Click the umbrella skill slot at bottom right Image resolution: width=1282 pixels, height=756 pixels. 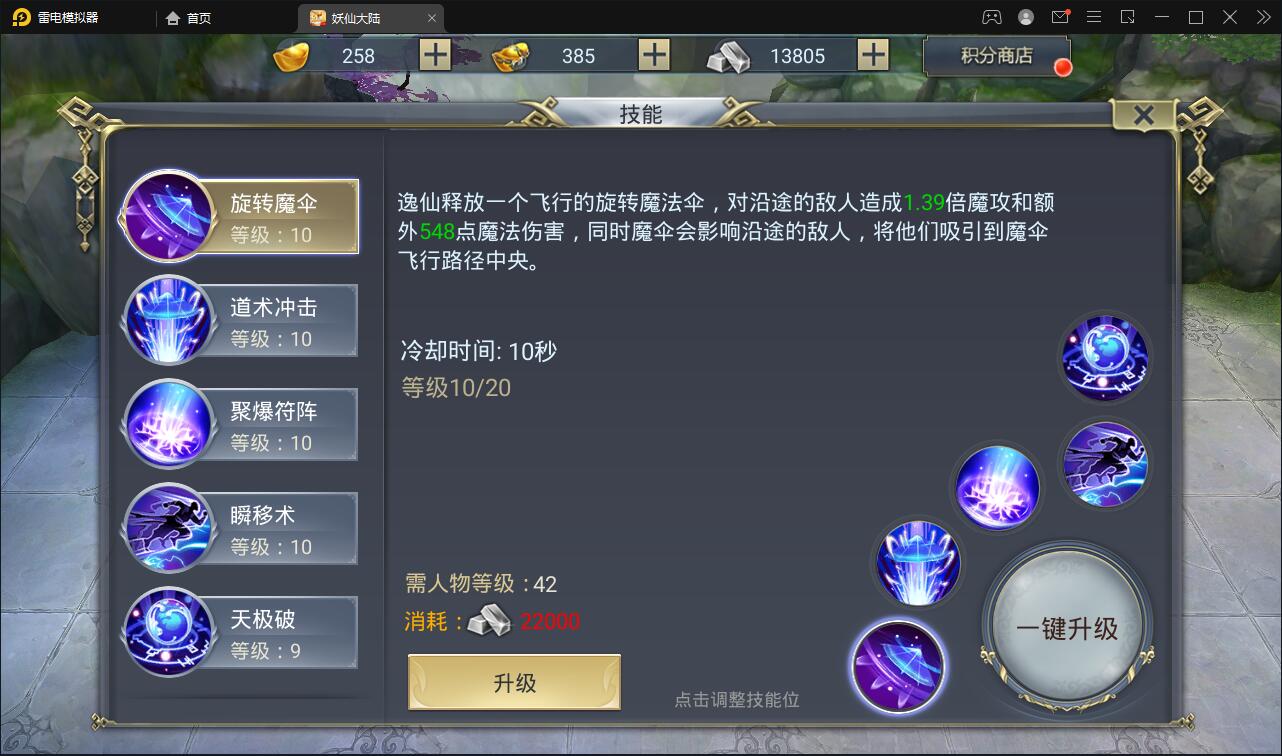click(897, 666)
